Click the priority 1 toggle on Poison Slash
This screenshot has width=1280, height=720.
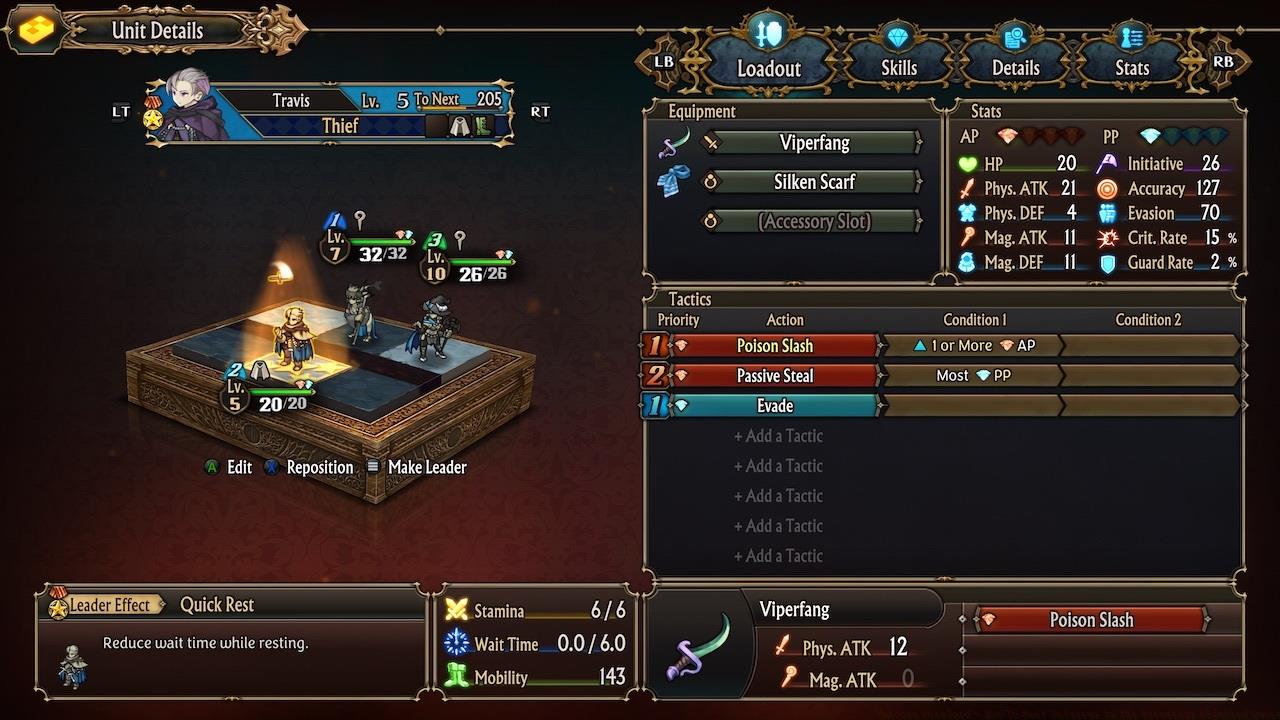point(657,345)
